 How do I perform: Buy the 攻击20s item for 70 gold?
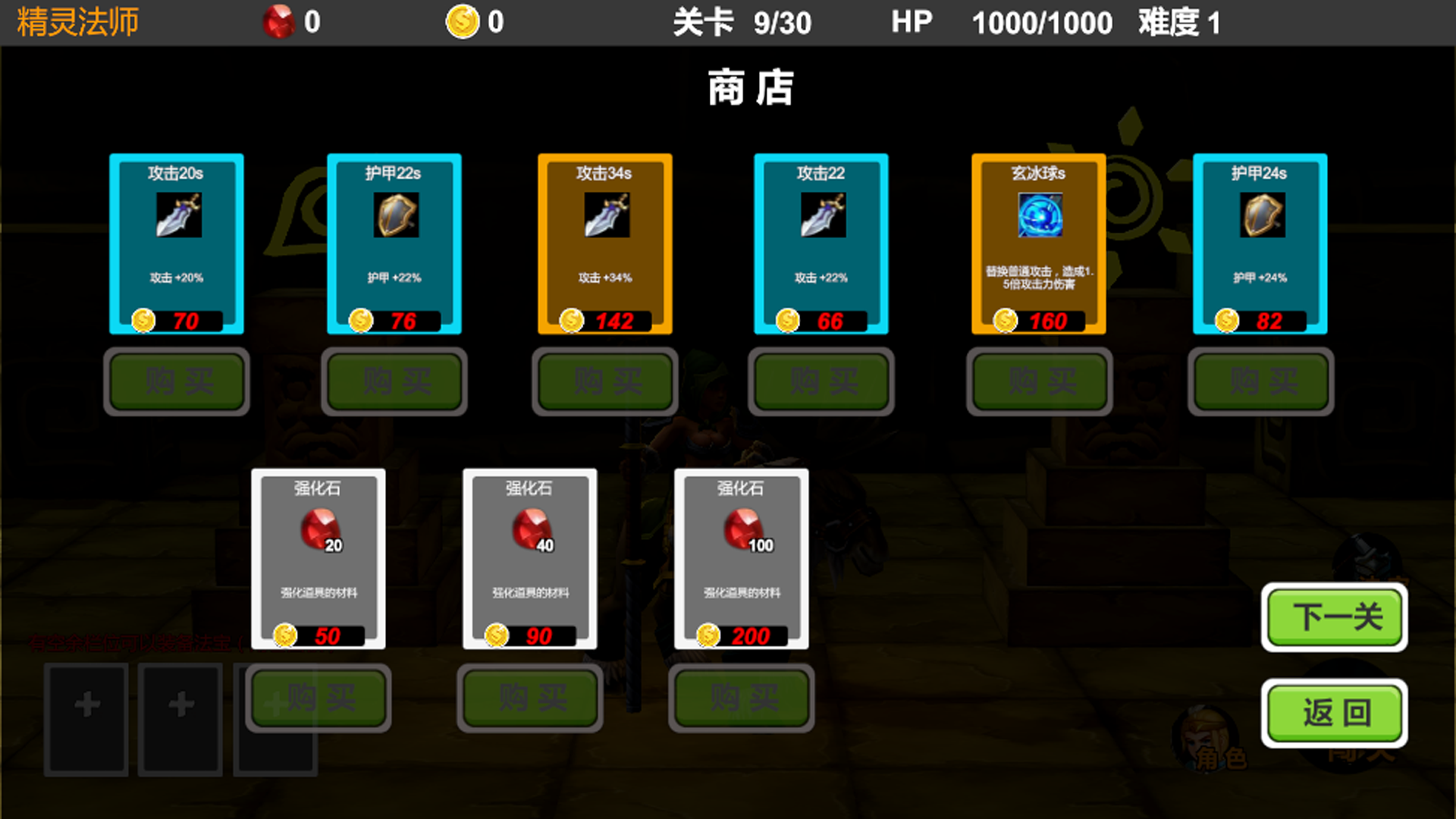[177, 381]
